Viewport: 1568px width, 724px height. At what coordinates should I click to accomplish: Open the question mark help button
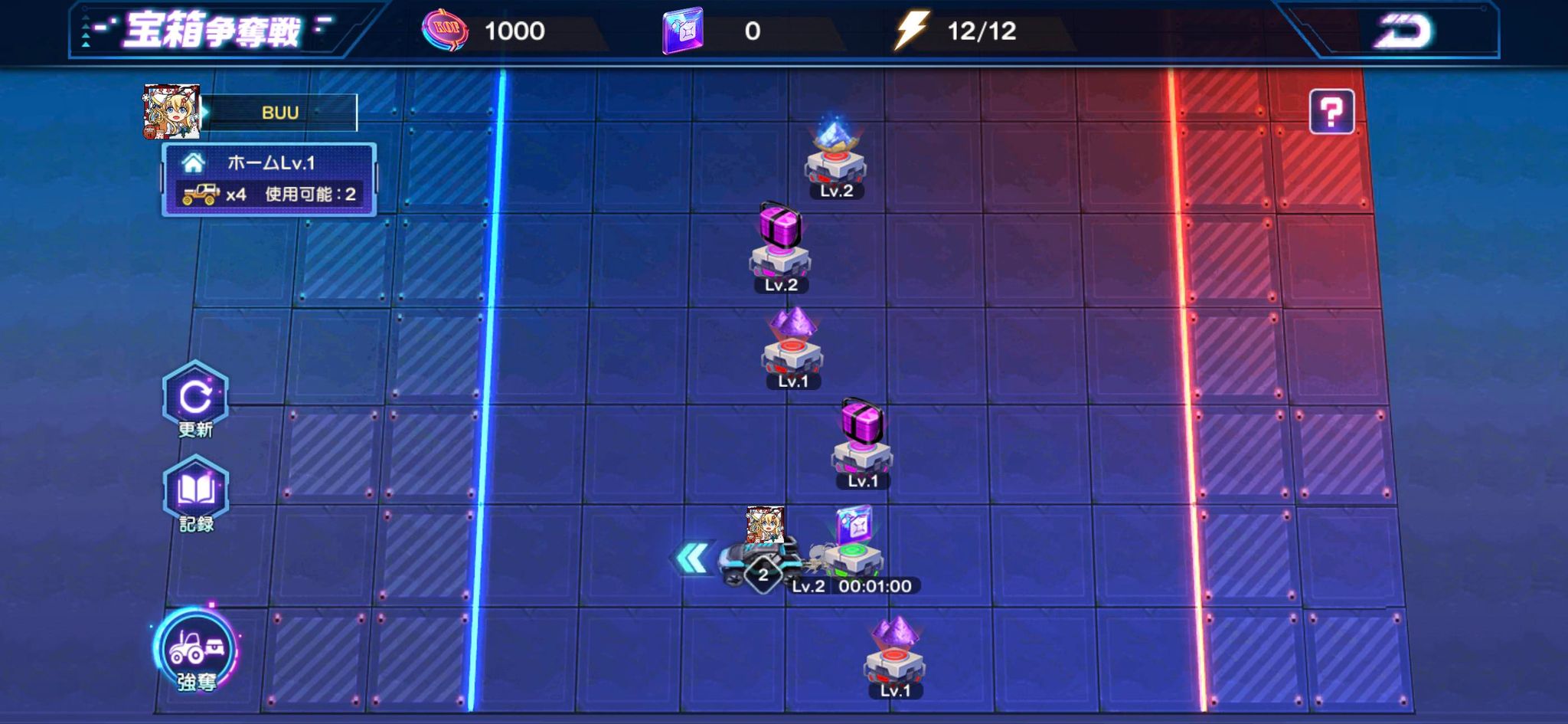click(x=1331, y=113)
